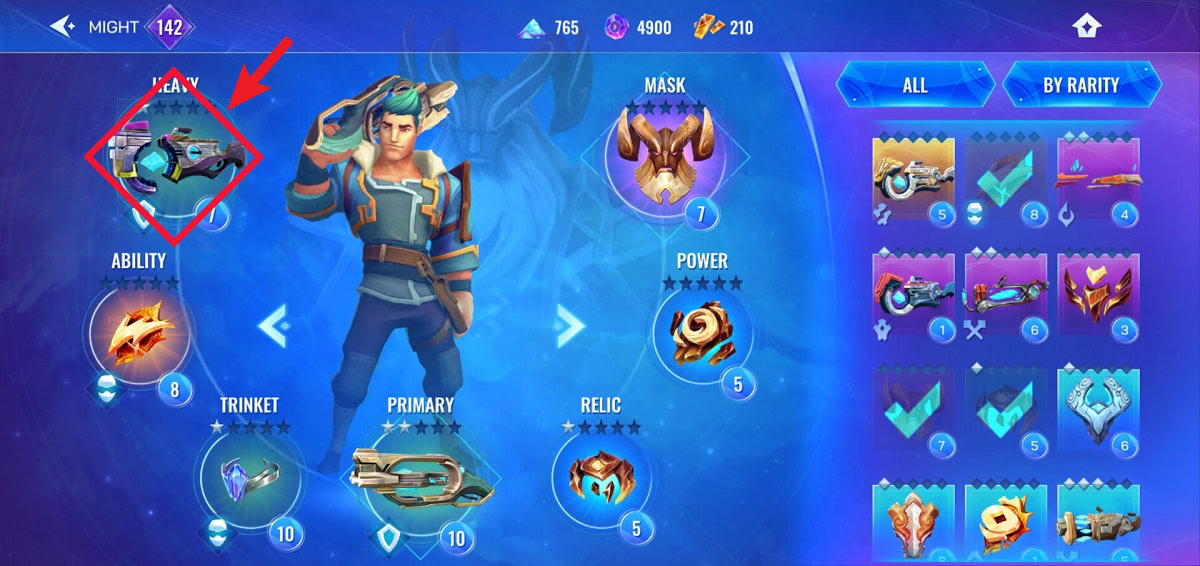The height and width of the screenshot is (566, 1200).
Task: Switch inventory filter to All
Action: pos(915,85)
